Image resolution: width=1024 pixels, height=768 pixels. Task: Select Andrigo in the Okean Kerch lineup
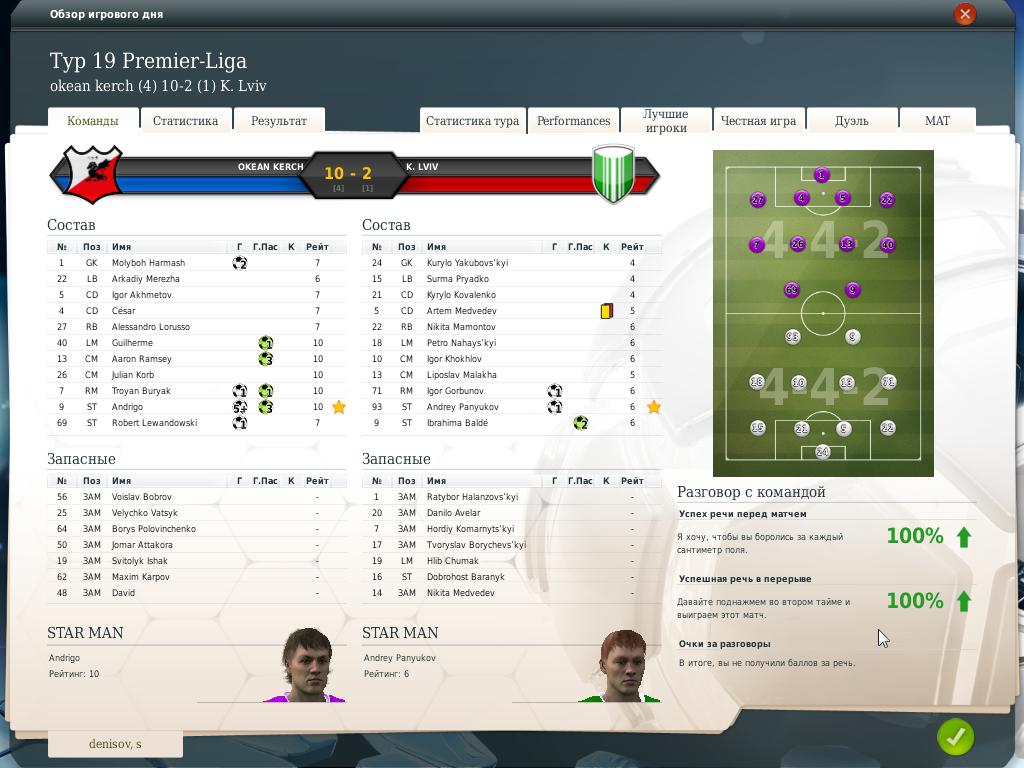127,407
